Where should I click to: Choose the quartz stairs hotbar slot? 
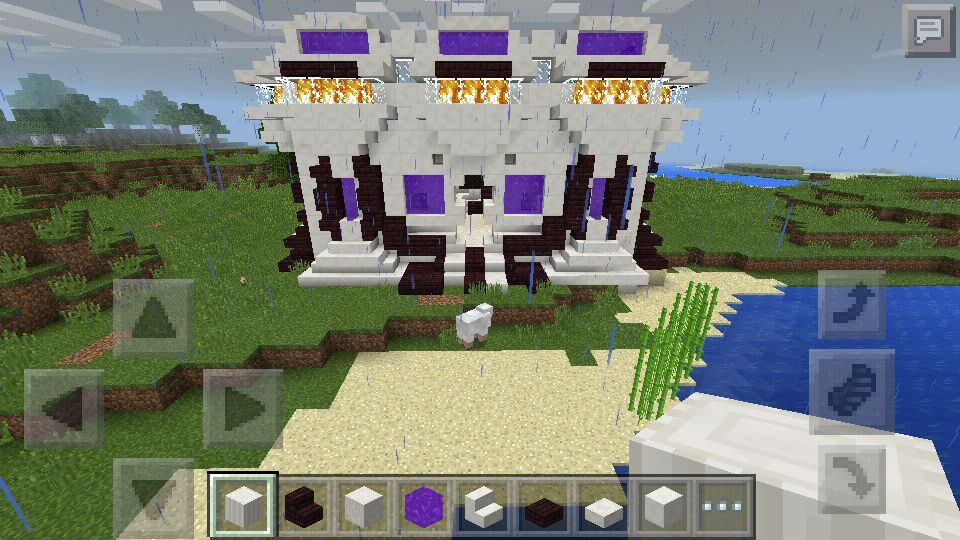[x=484, y=505]
